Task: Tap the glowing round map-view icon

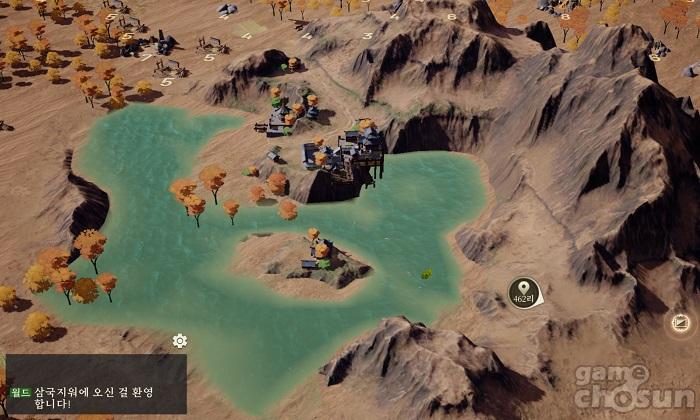Action: (680, 322)
